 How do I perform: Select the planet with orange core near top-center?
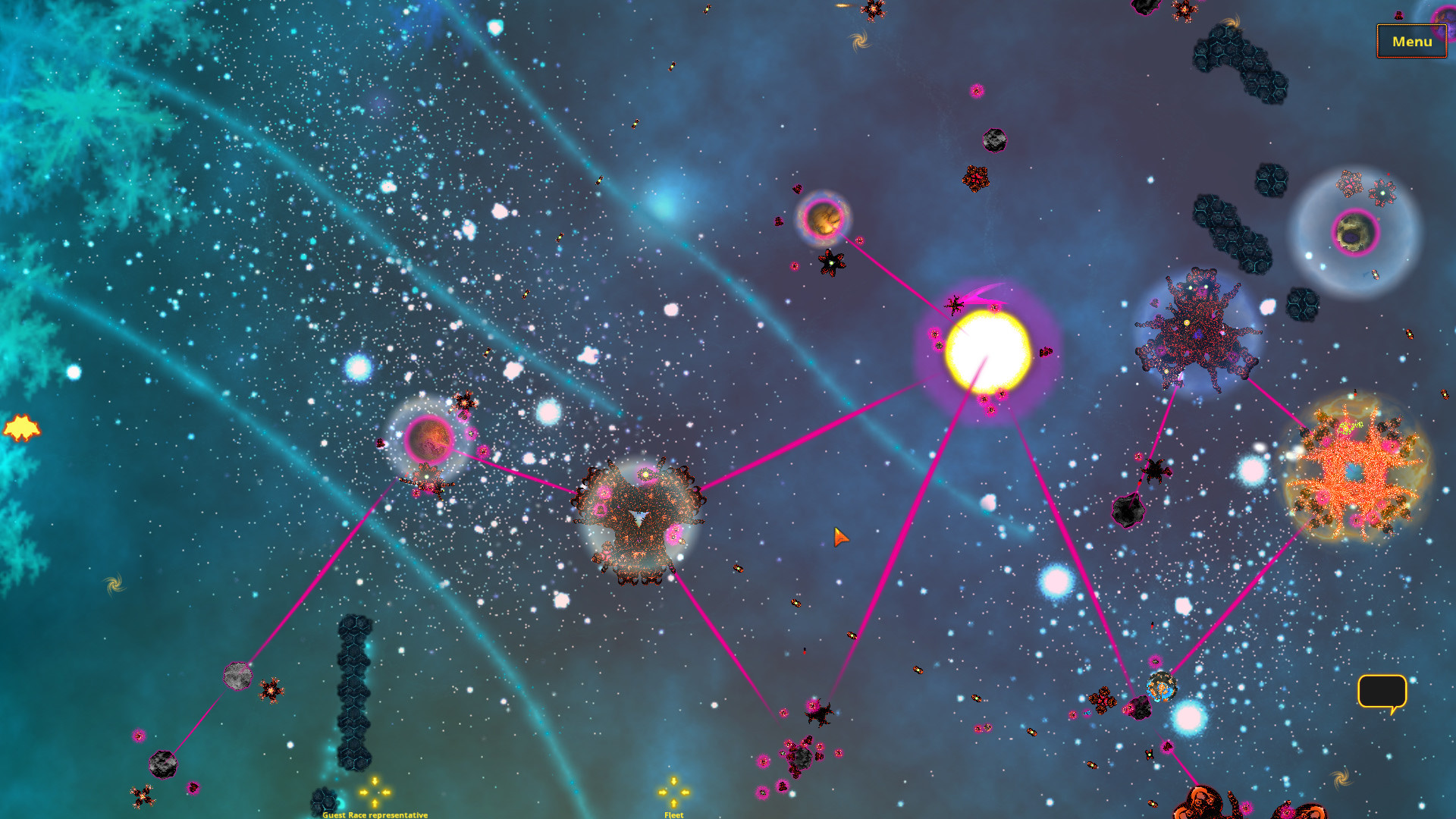[824, 220]
